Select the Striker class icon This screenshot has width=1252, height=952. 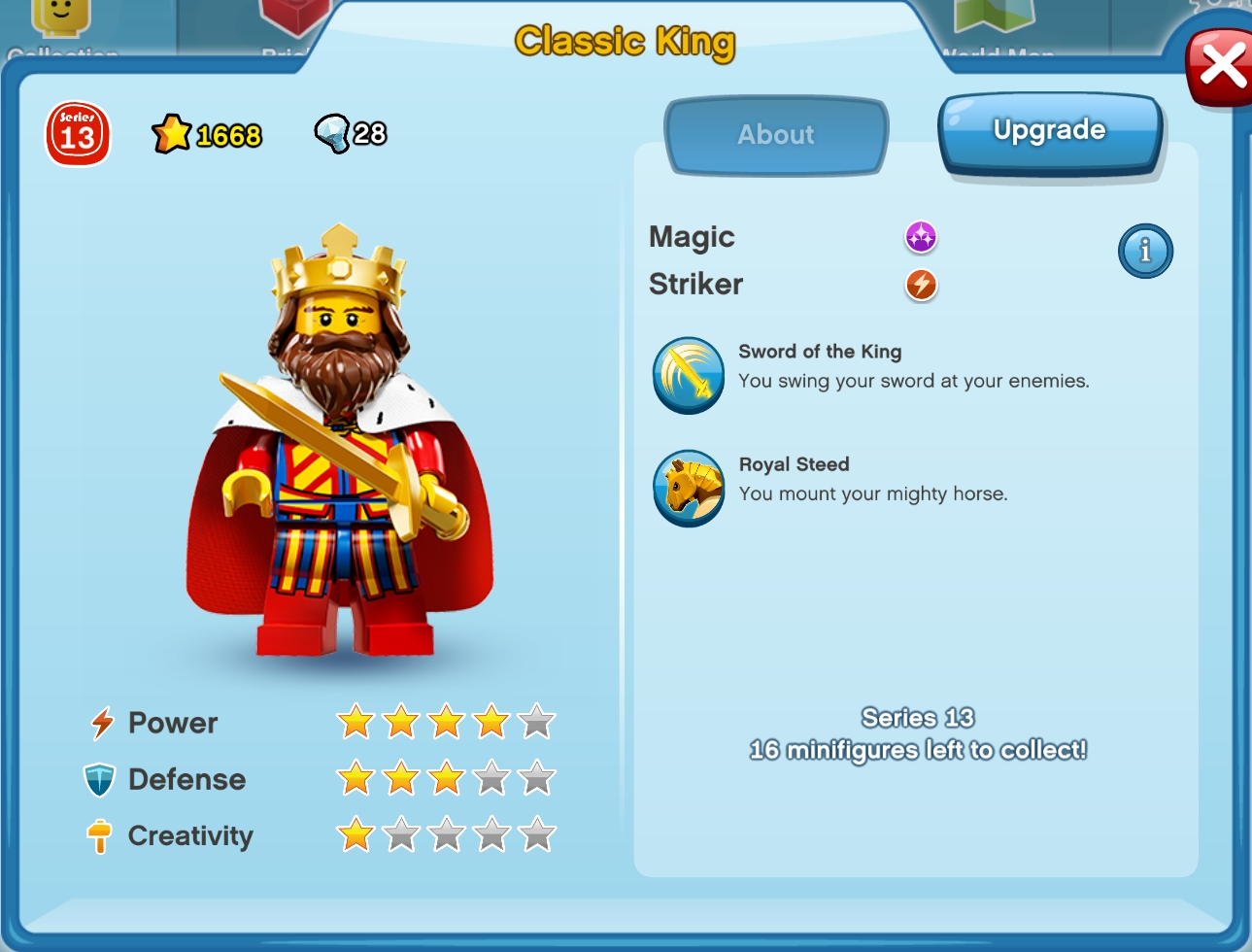click(x=919, y=285)
